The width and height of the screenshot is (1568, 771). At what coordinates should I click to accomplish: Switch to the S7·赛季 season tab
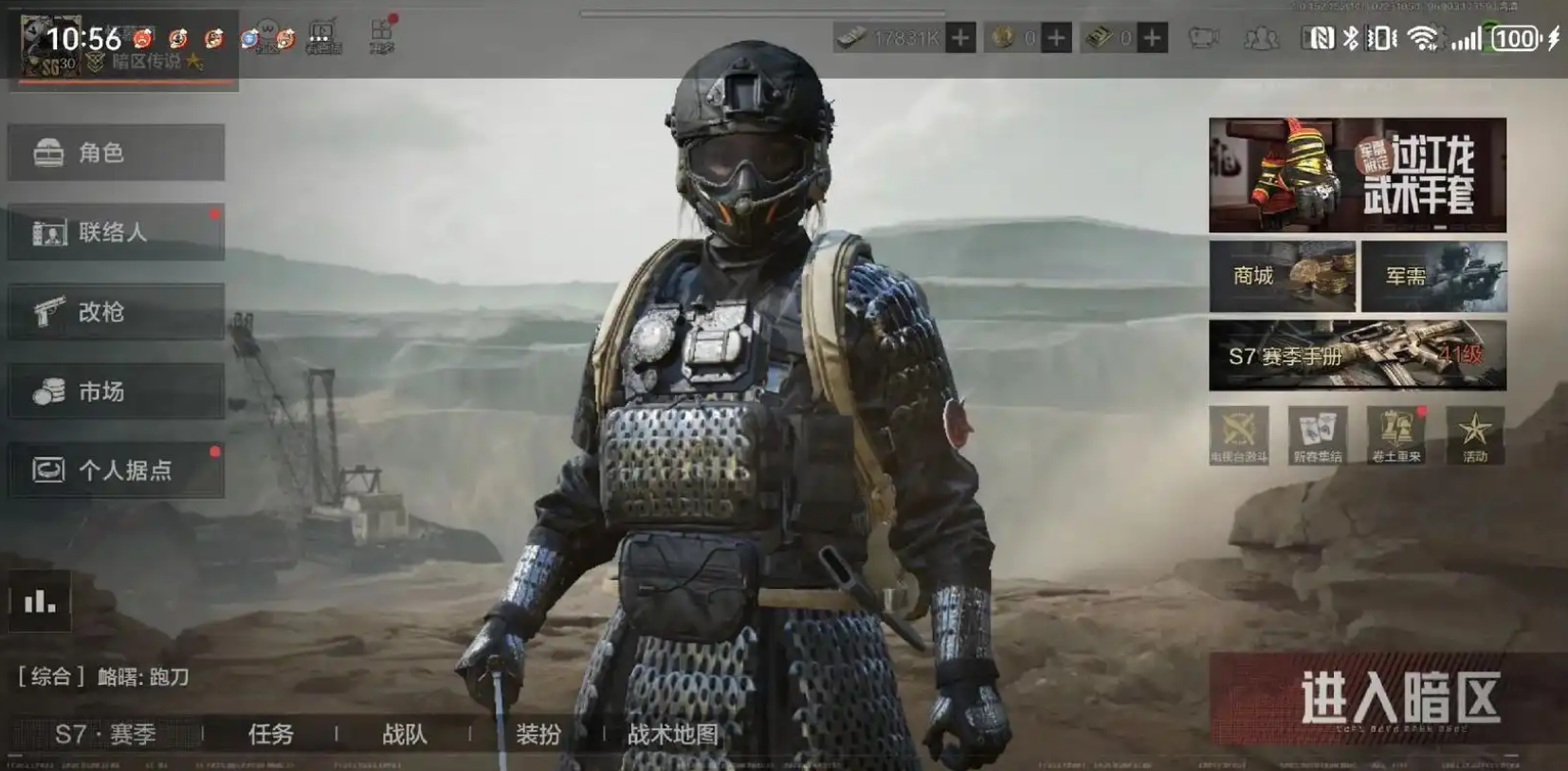click(105, 734)
